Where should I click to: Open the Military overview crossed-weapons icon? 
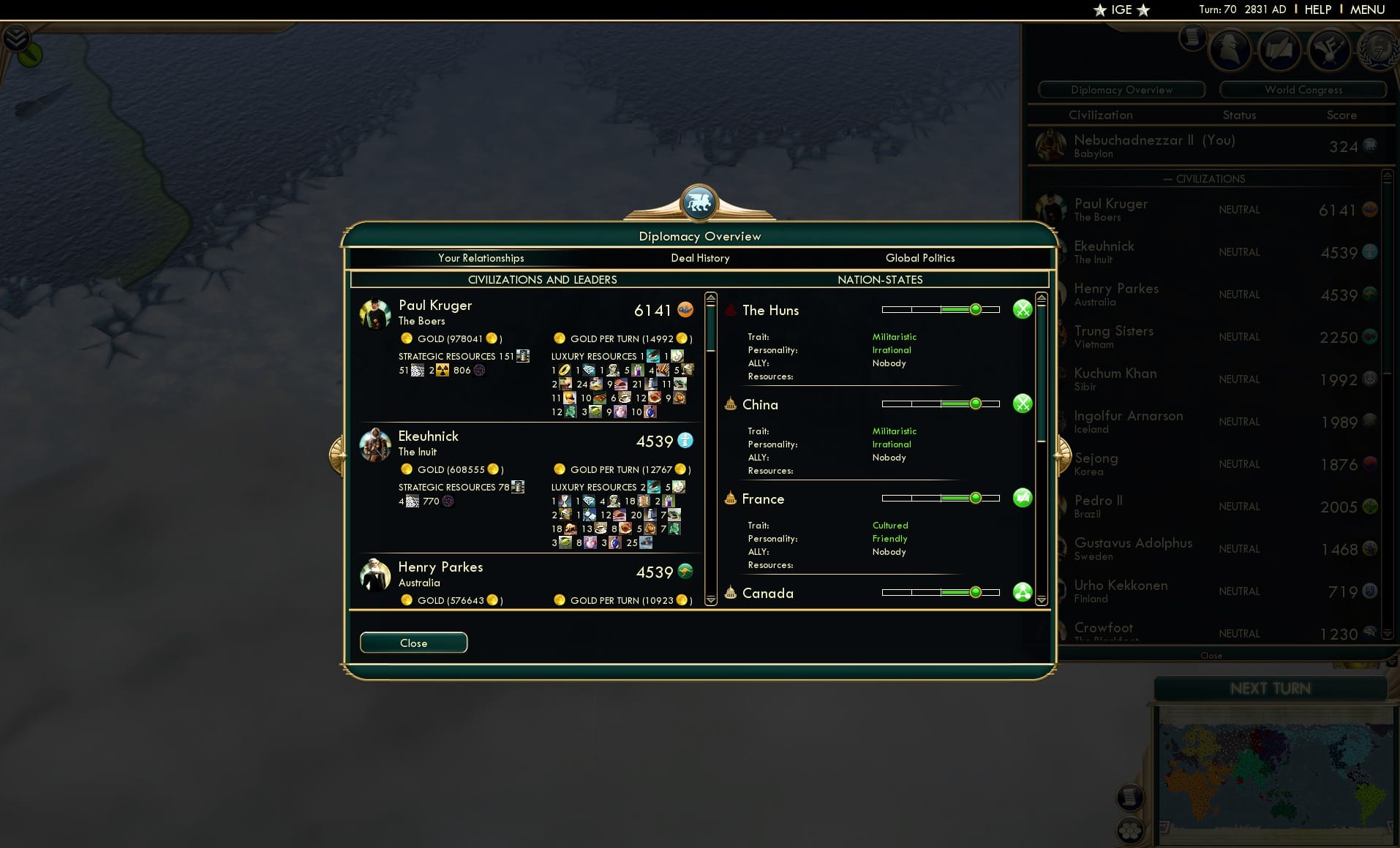point(1331,50)
